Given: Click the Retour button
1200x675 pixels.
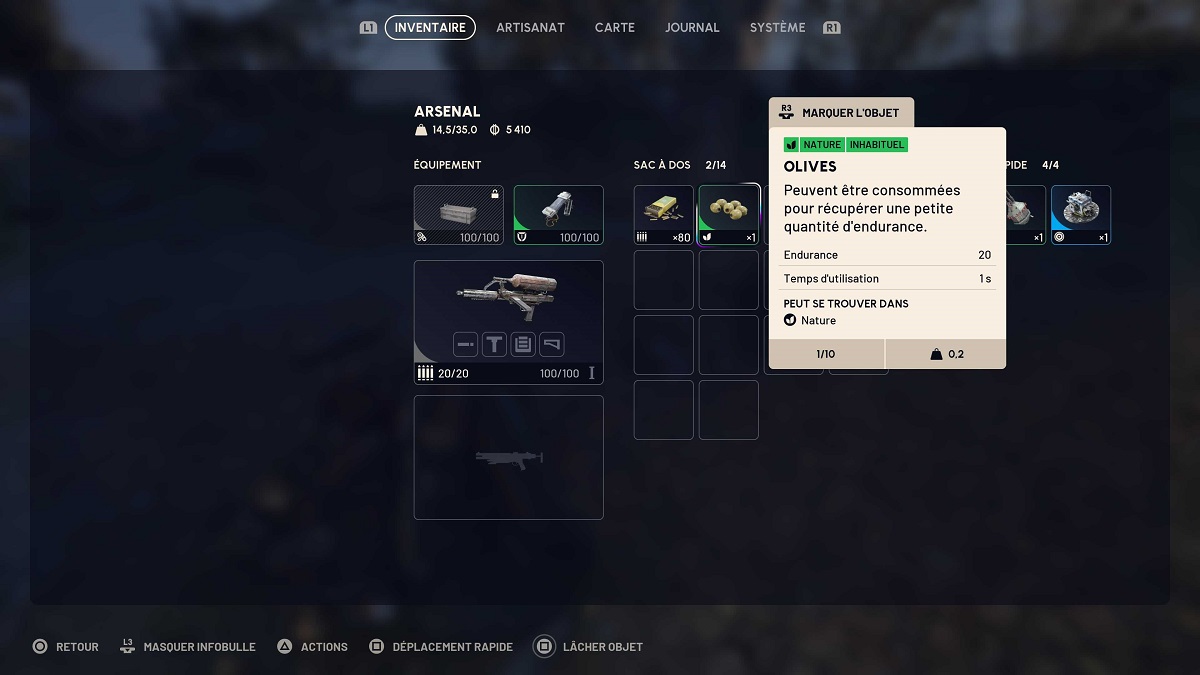Looking at the screenshot, I should click(x=66, y=647).
